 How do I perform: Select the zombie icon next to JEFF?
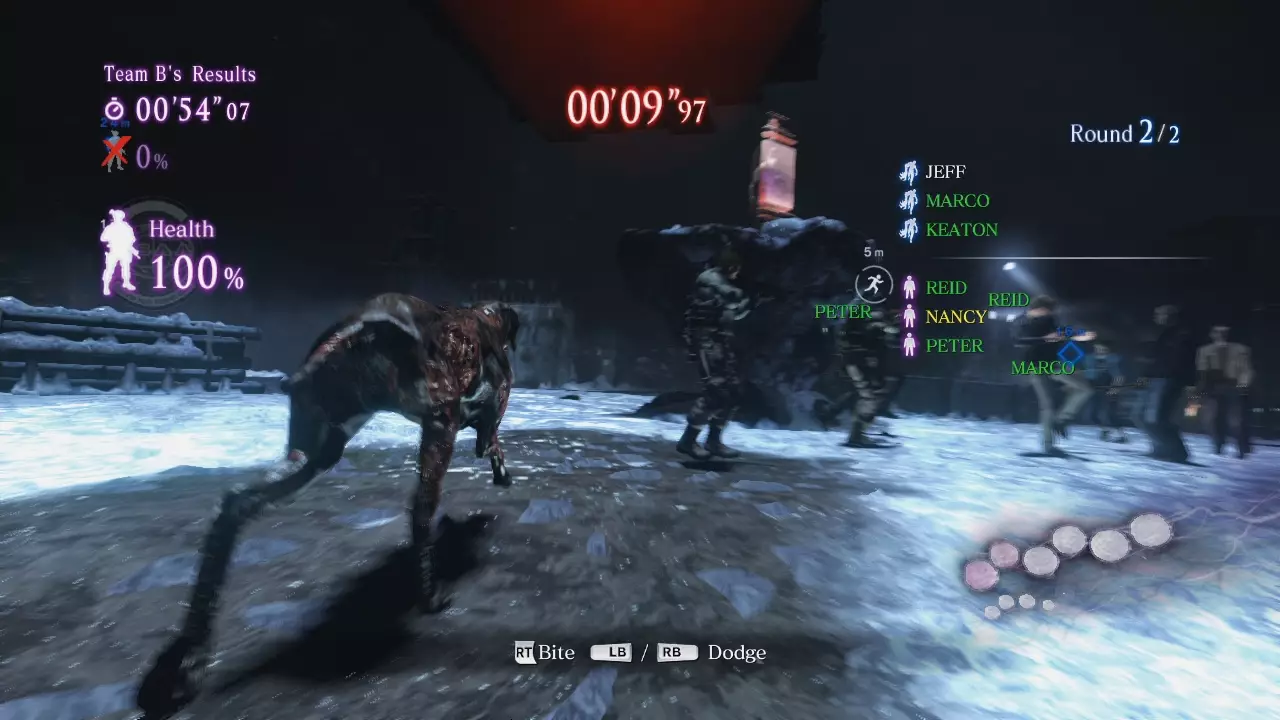[909, 171]
